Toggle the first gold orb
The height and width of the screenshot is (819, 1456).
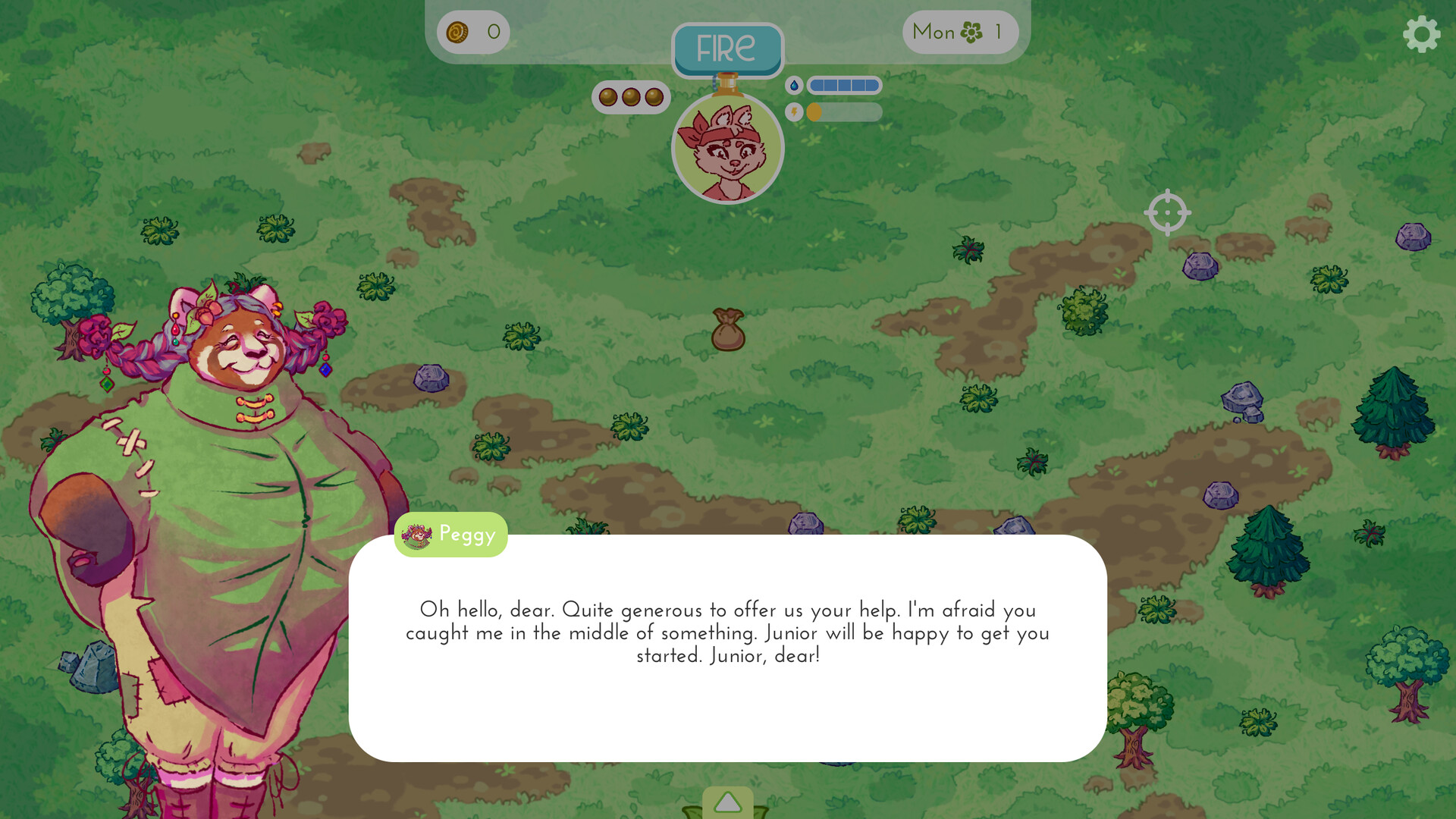(607, 97)
